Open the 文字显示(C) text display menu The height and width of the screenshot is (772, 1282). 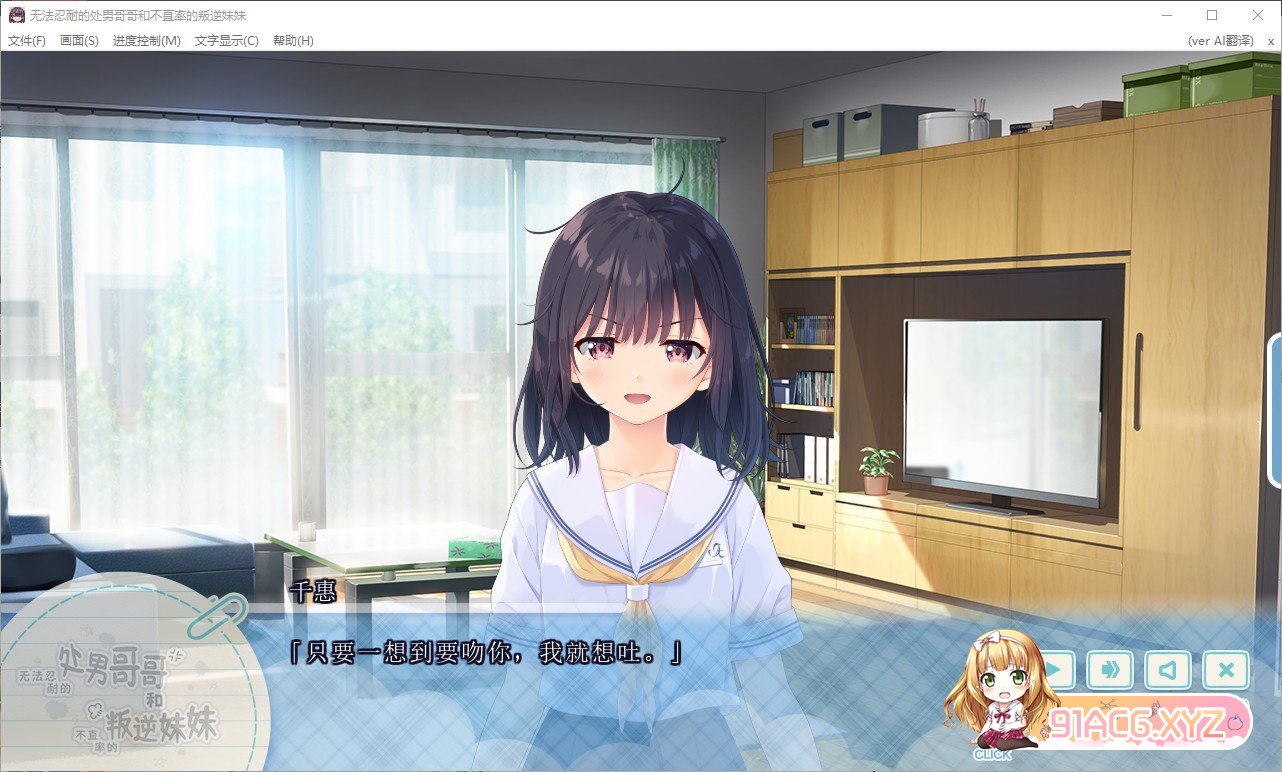pyautogui.click(x=226, y=41)
